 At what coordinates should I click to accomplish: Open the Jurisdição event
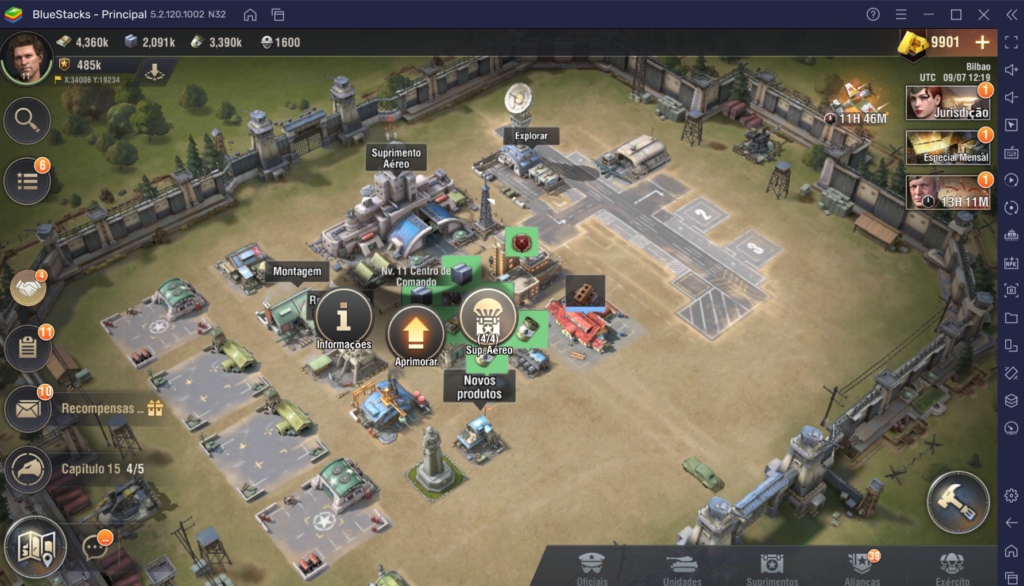tap(948, 103)
